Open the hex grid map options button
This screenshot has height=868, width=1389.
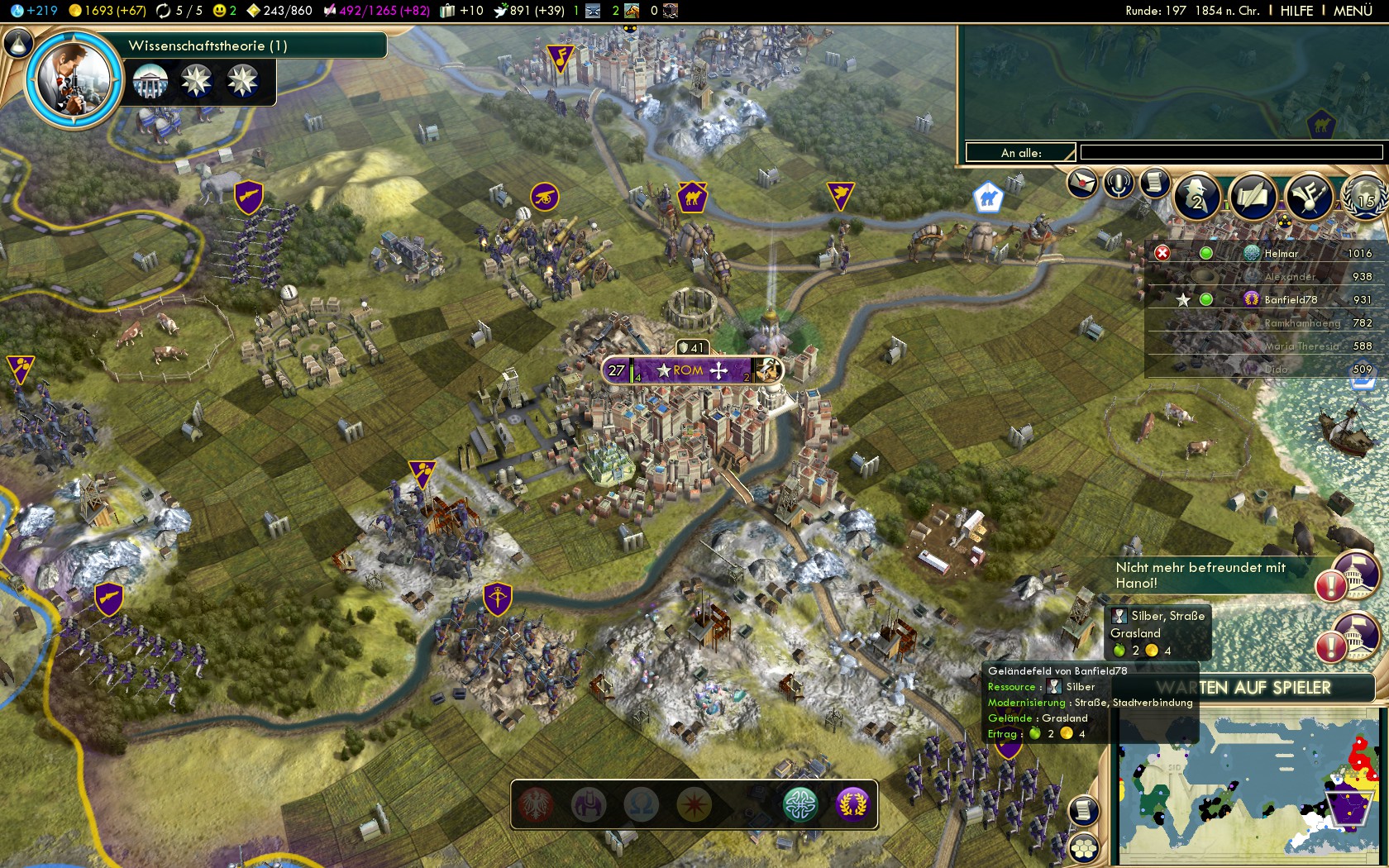point(1083,848)
